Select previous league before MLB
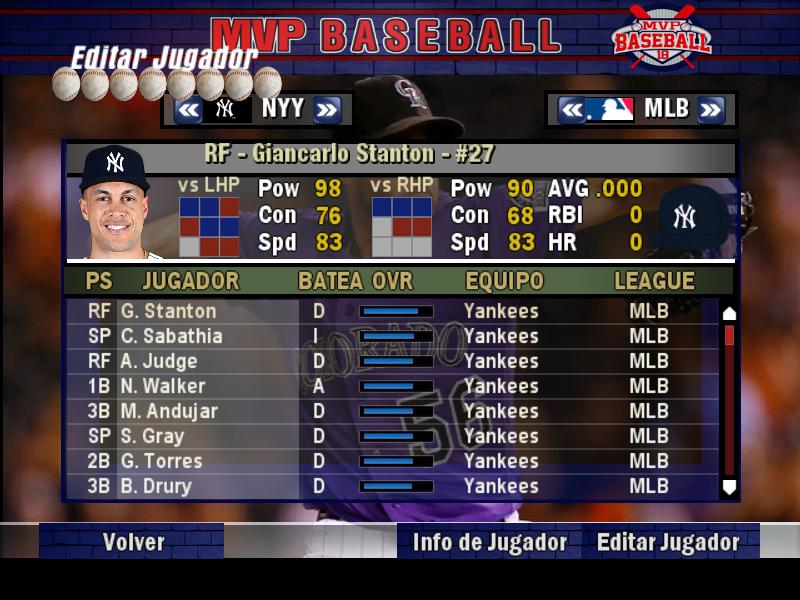 click(x=571, y=109)
